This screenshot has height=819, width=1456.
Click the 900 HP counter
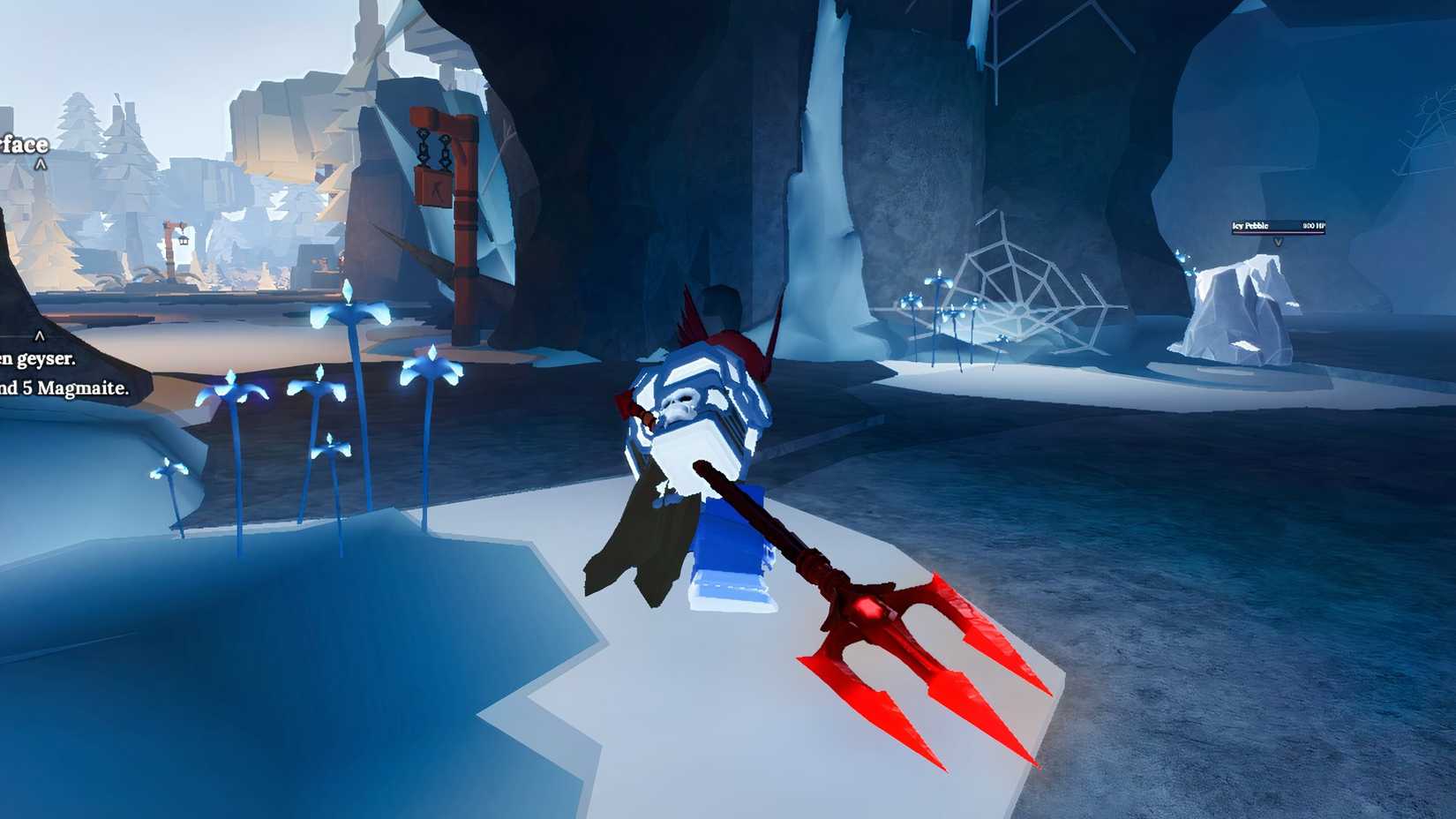pyautogui.click(x=1313, y=224)
